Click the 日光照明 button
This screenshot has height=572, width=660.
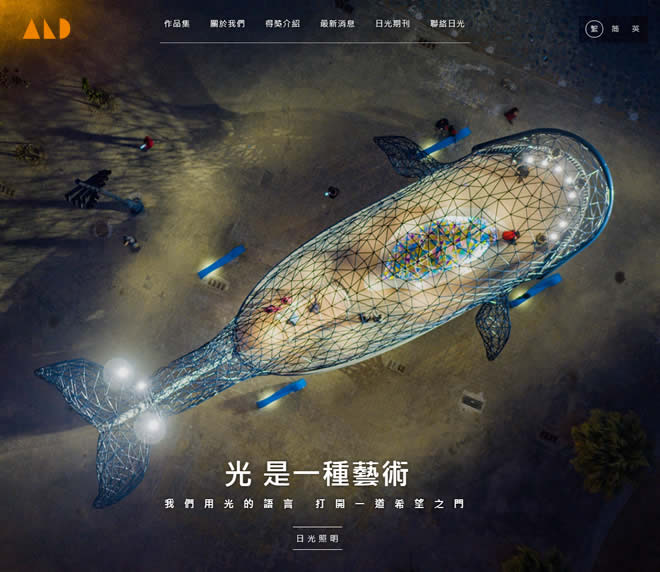coord(317,538)
